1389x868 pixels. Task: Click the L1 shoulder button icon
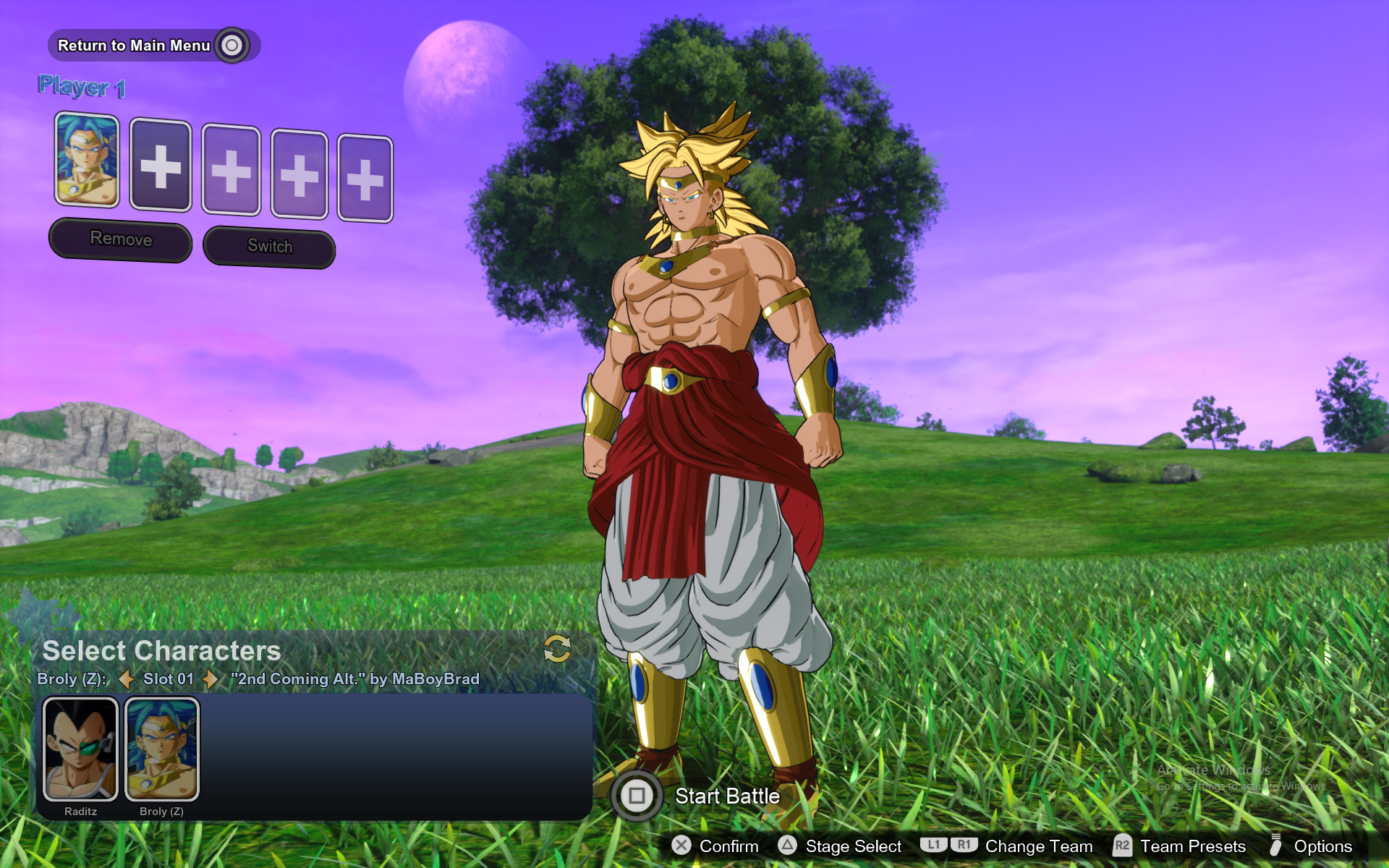tap(933, 845)
